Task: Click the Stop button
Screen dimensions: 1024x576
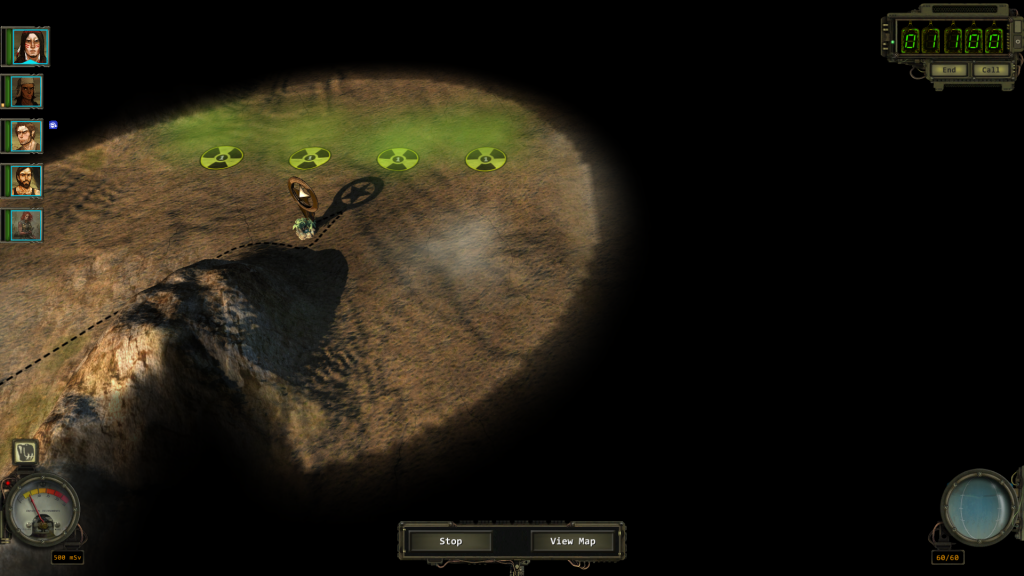Action: coord(451,541)
